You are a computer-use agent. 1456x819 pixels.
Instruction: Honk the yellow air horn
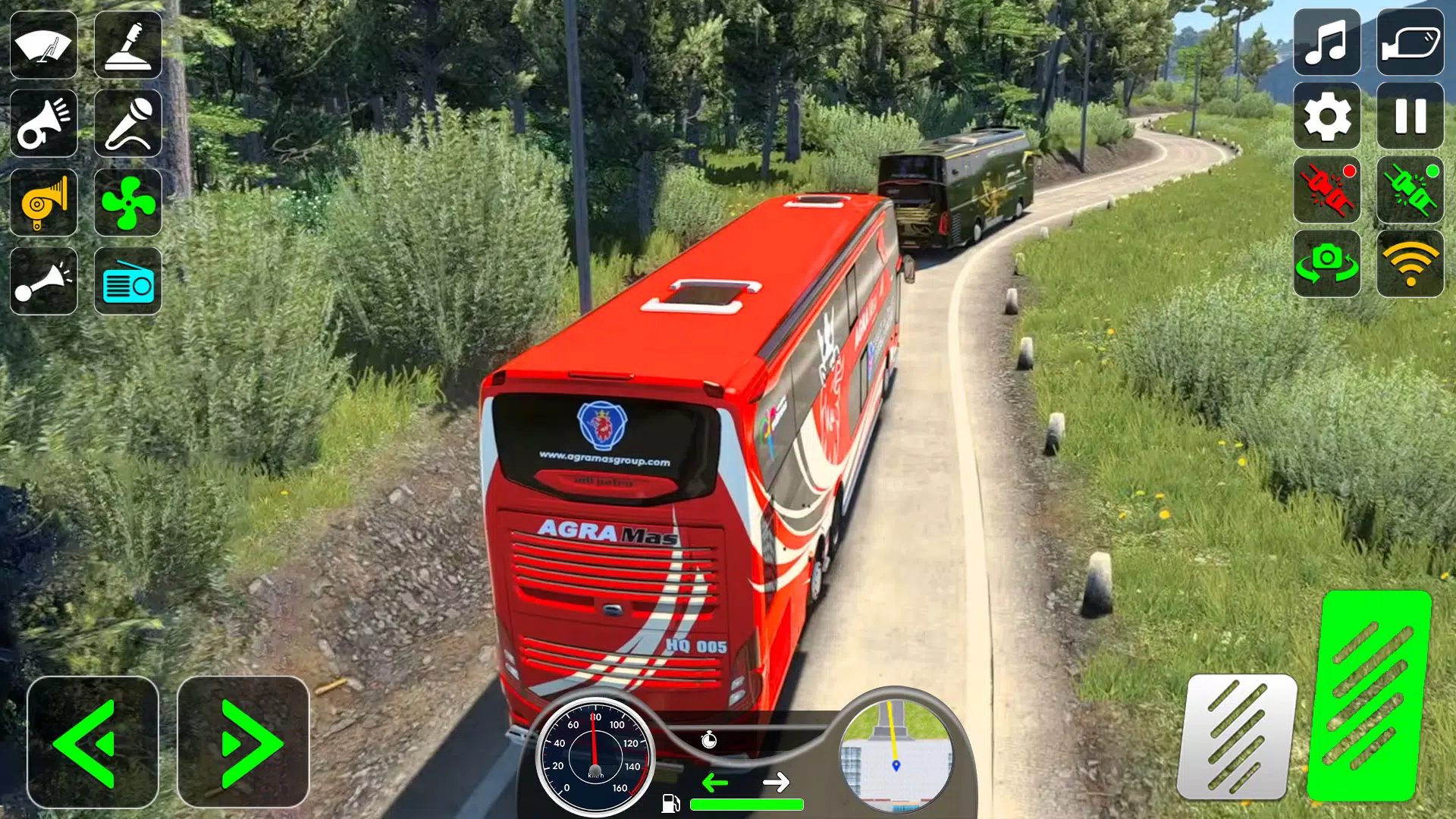tap(44, 202)
